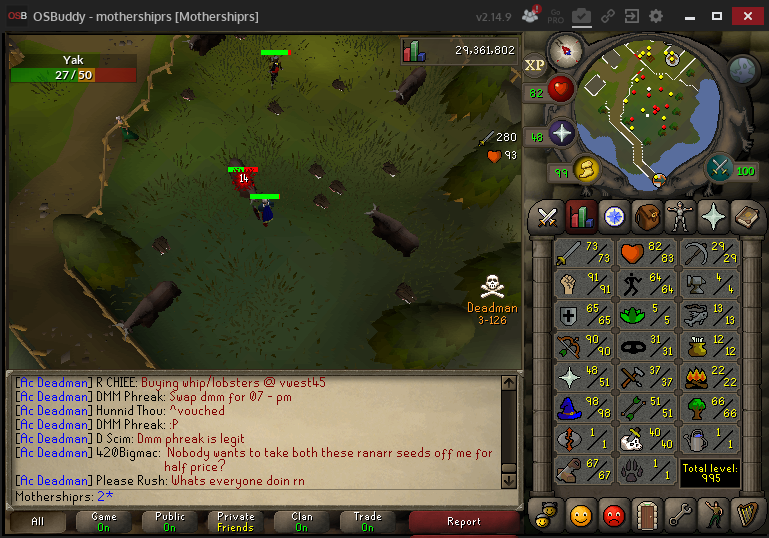This screenshot has width=769, height=538.
Task: Click the Report button in chat
Action: [464, 521]
